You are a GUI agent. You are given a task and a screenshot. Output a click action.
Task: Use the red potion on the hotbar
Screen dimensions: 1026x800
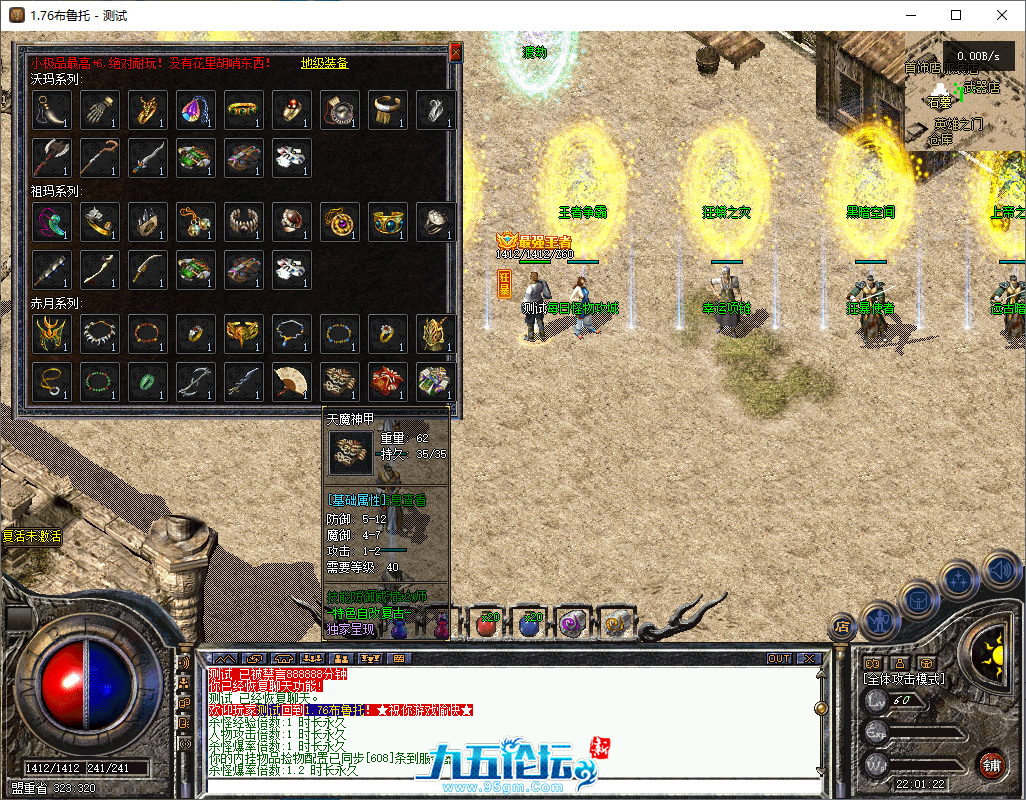tap(488, 623)
